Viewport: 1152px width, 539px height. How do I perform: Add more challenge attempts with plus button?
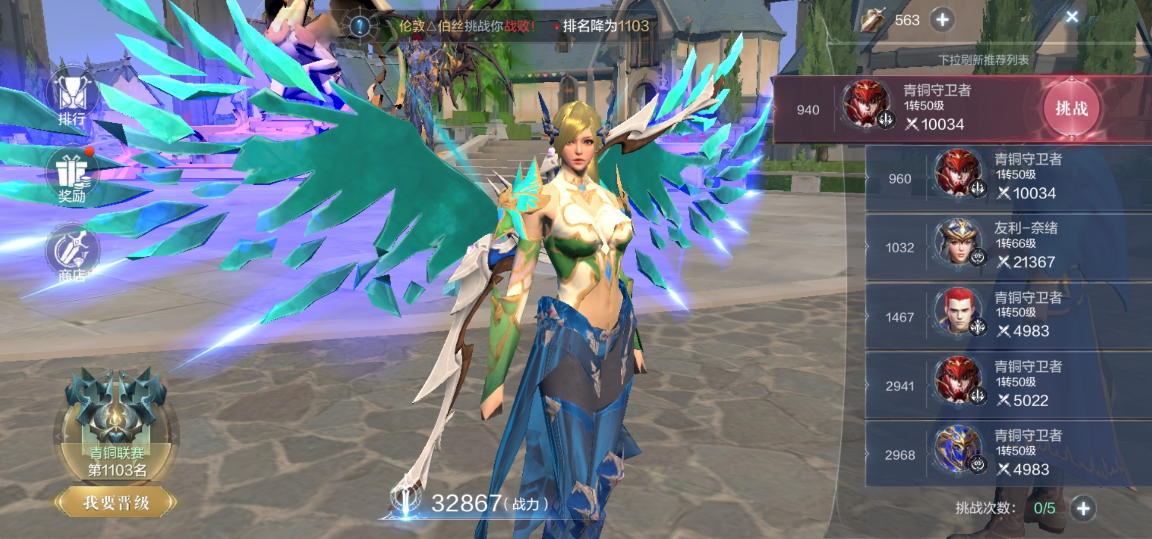(1083, 508)
